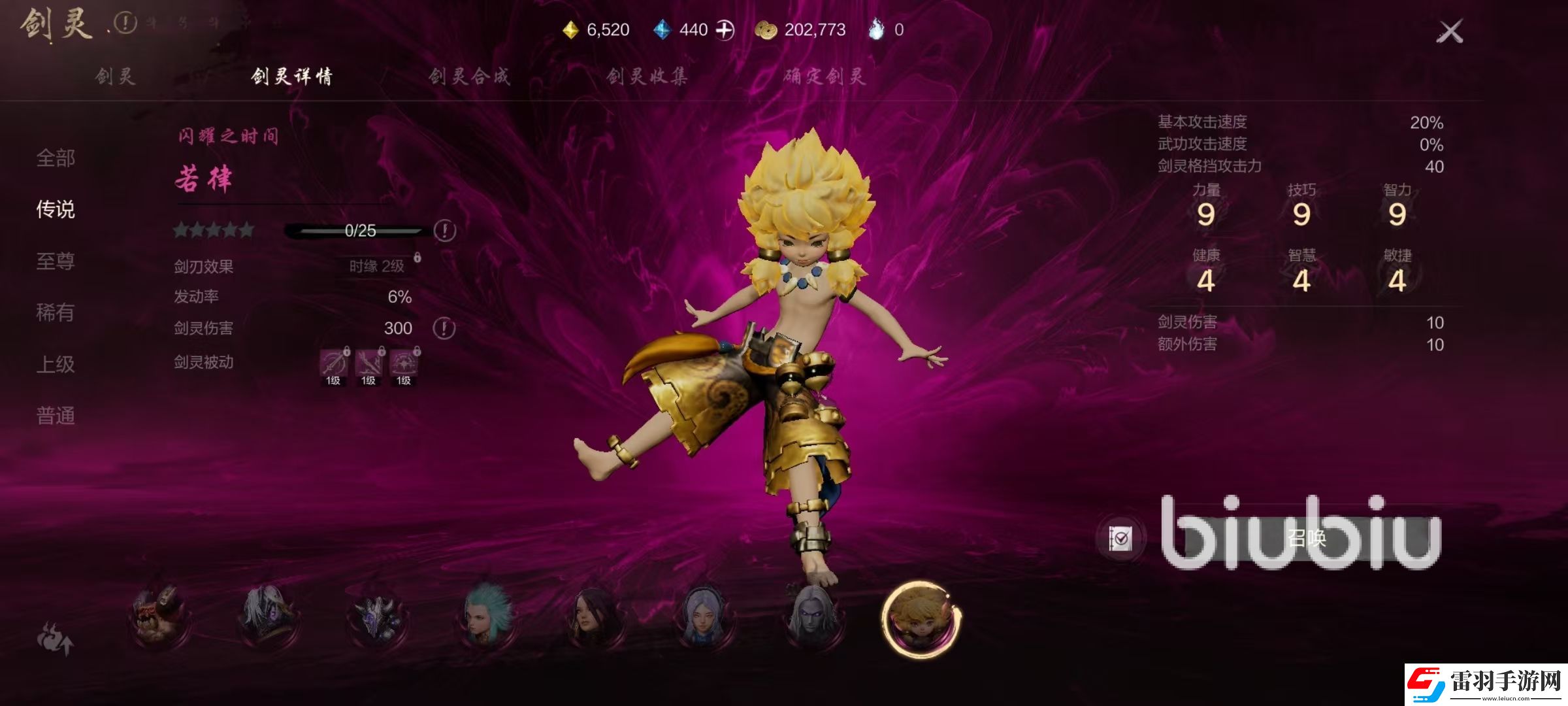Switch to the 上级 rarity filter

pyautogui.click(x=56, y=364)
